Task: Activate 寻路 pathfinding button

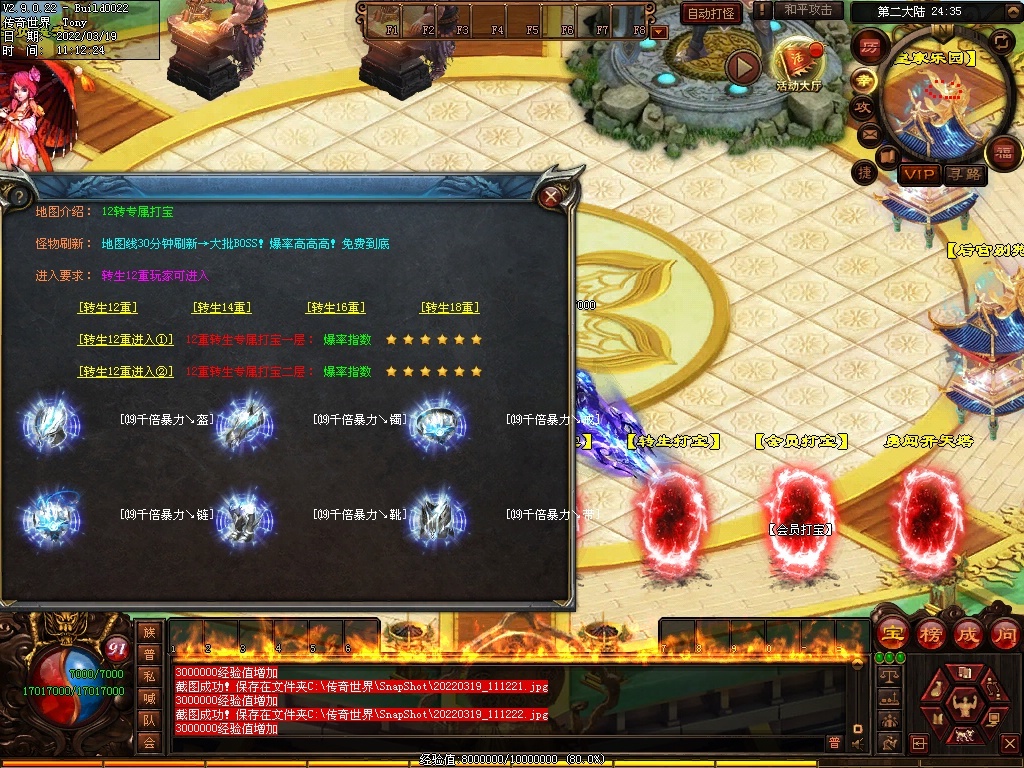Action: point(964,174)
